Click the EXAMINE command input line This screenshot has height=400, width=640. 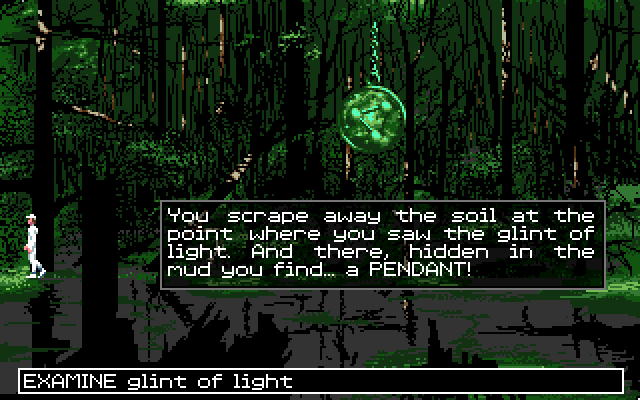pyautogui.click(x=318, y=381)
